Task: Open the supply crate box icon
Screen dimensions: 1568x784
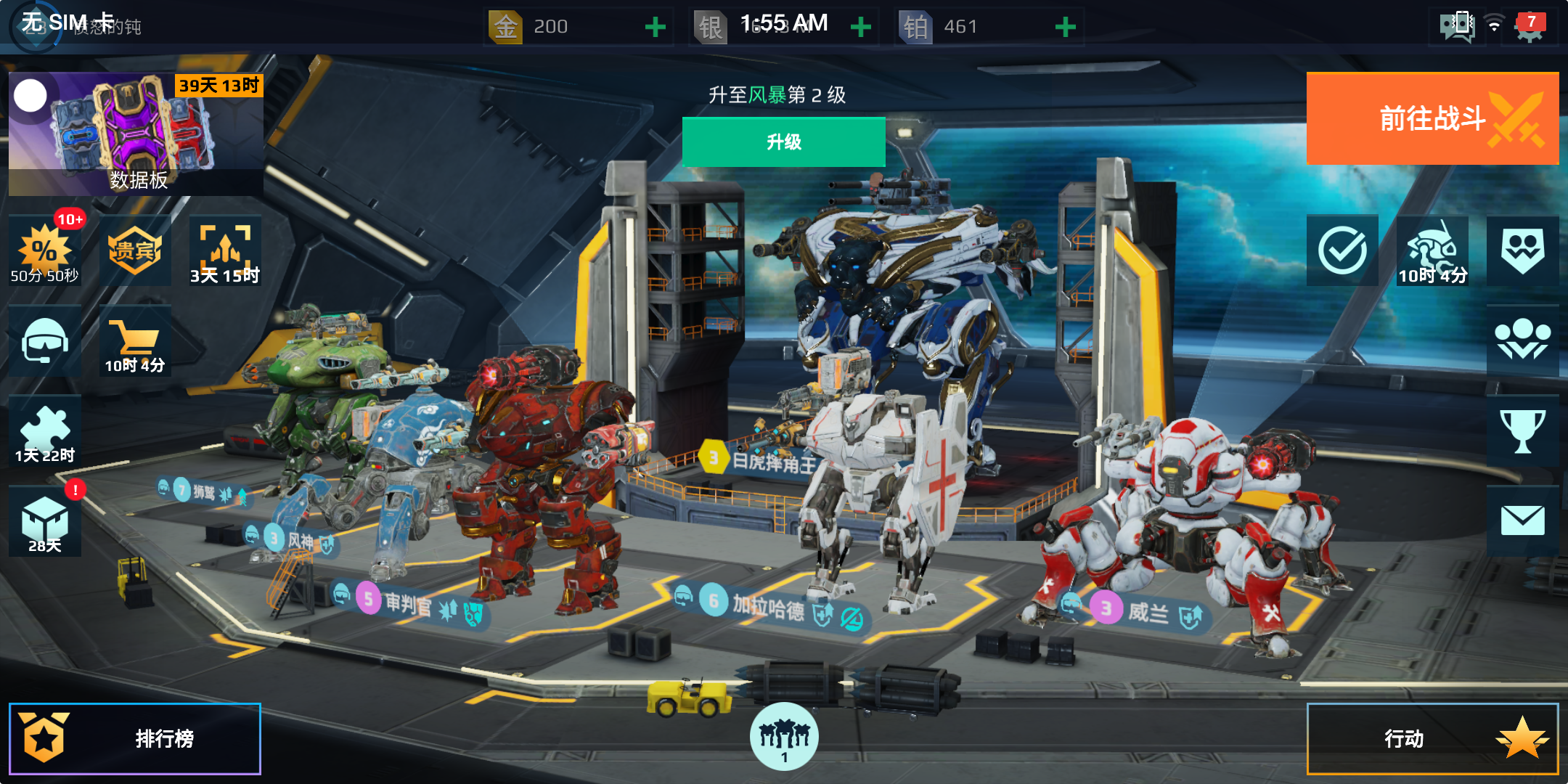Action: pyautogui.click(x=44, y=521)
